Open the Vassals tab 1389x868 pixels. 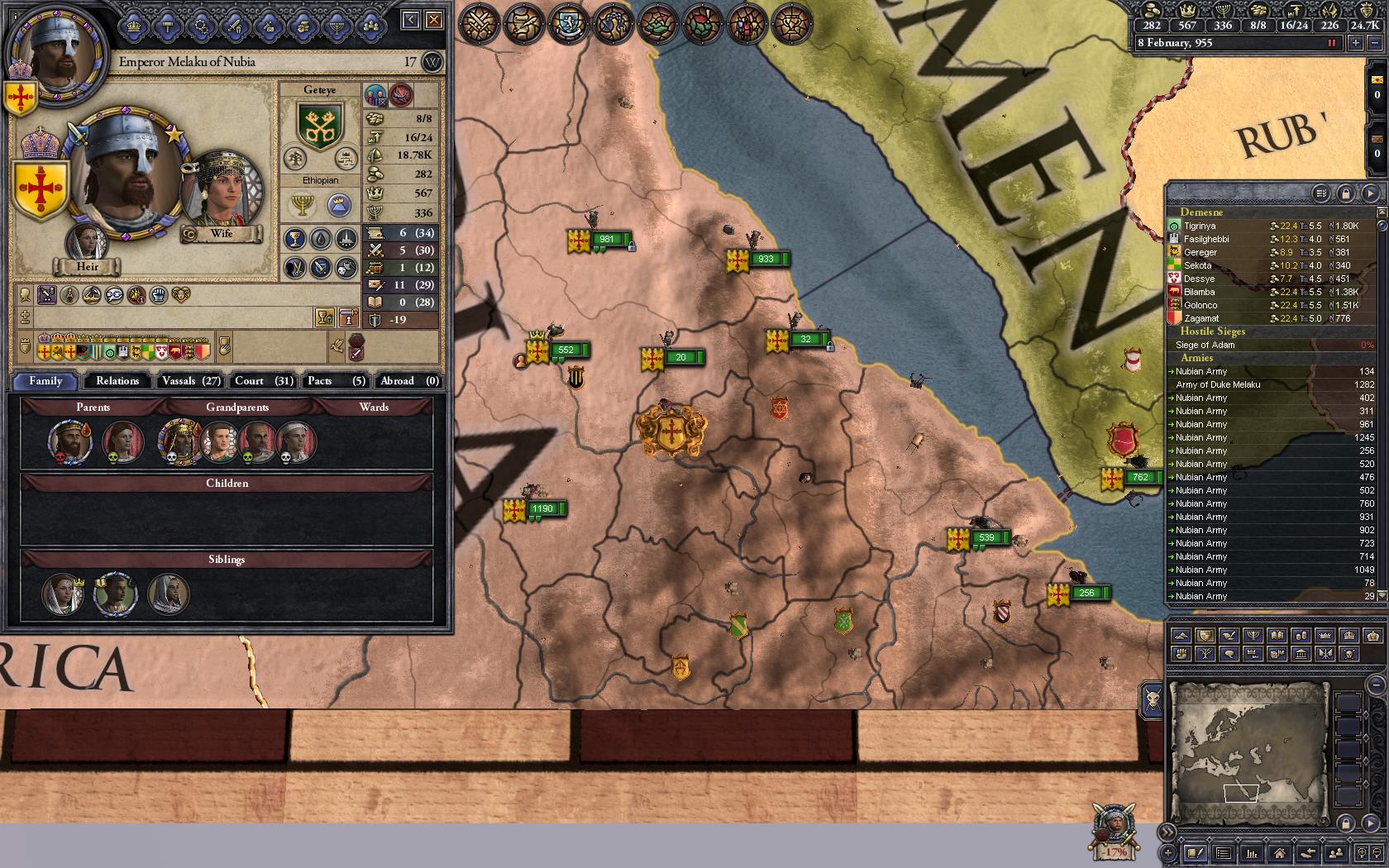tap(191, 380)
